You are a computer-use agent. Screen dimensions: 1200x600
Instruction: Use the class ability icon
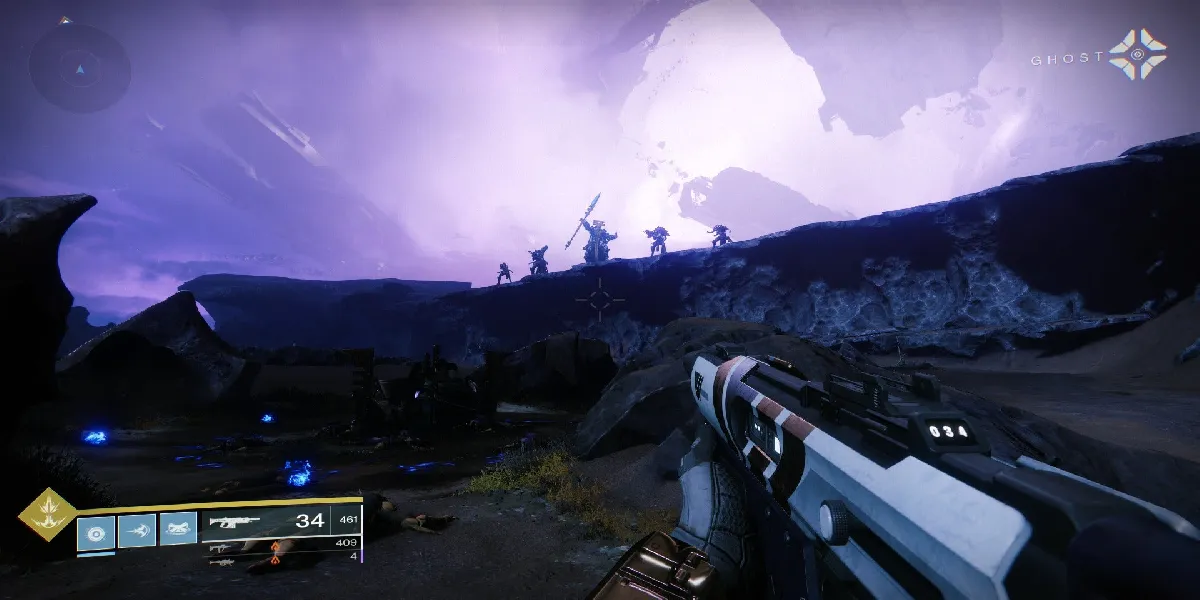coord(178,530)
